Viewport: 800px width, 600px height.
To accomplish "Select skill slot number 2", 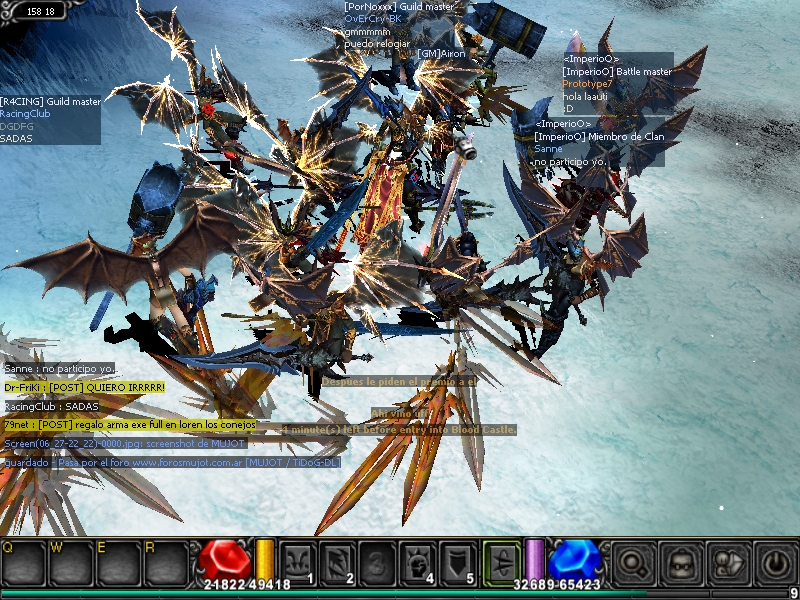I will [x=337, y=561].
